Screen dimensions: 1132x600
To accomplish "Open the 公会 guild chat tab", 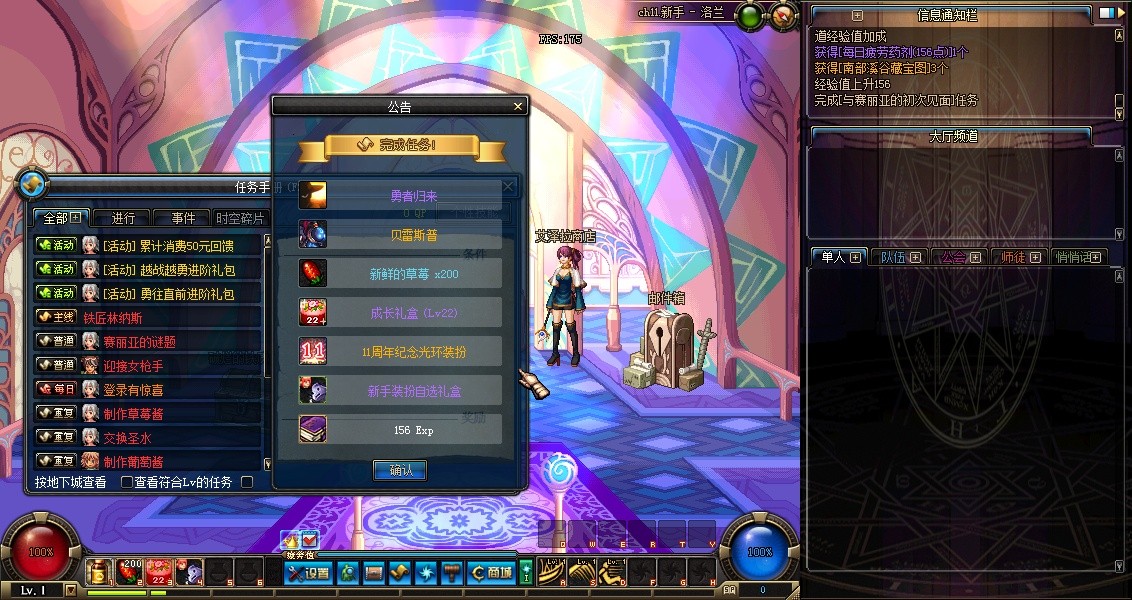I will coord(954,257).
